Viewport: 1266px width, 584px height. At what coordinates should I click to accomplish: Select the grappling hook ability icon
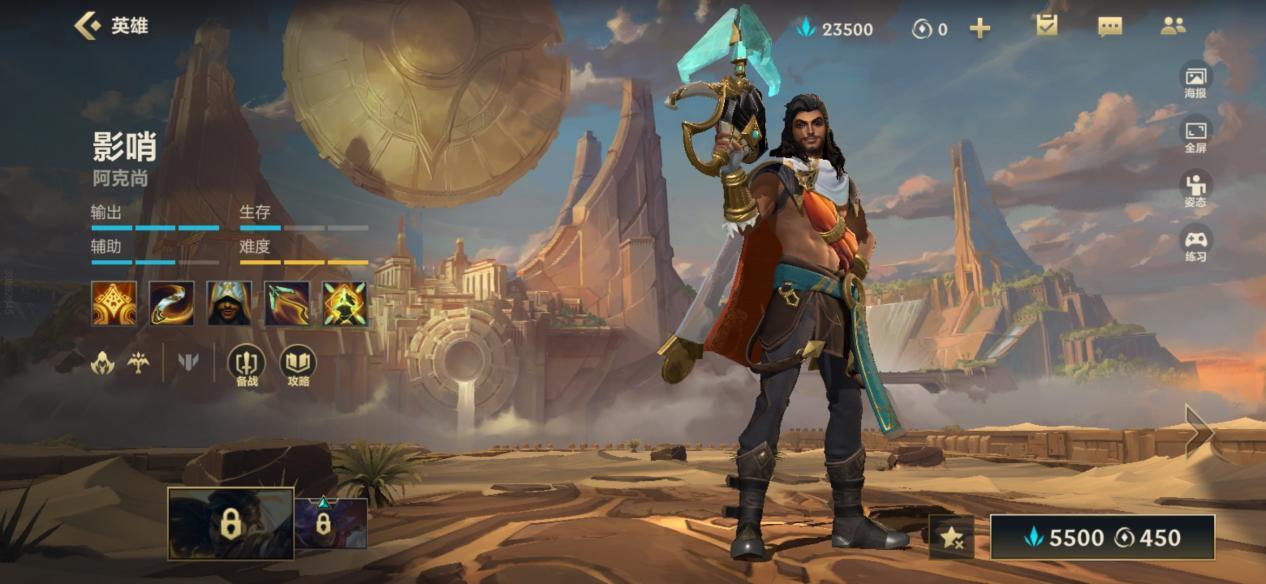287,303
